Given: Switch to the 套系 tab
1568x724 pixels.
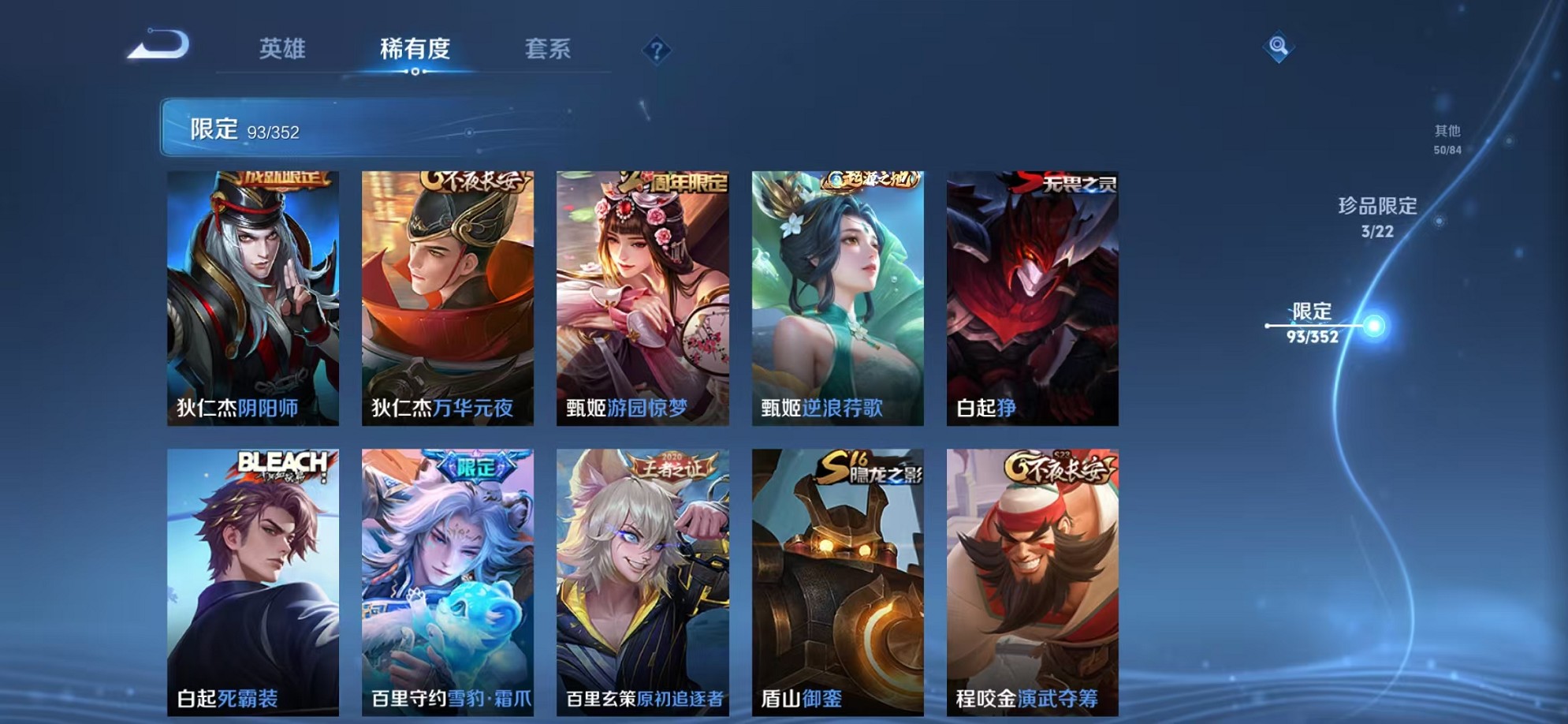Looking at the screenshot, I should (549, 49).
